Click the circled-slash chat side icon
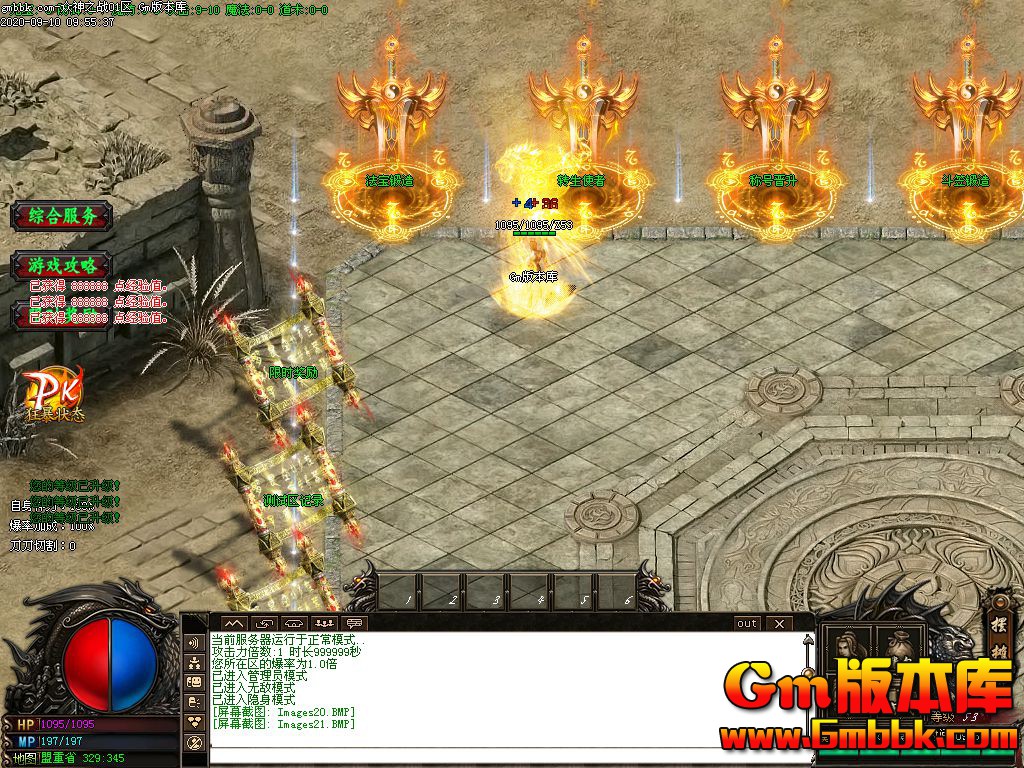 tap(195, 742)
